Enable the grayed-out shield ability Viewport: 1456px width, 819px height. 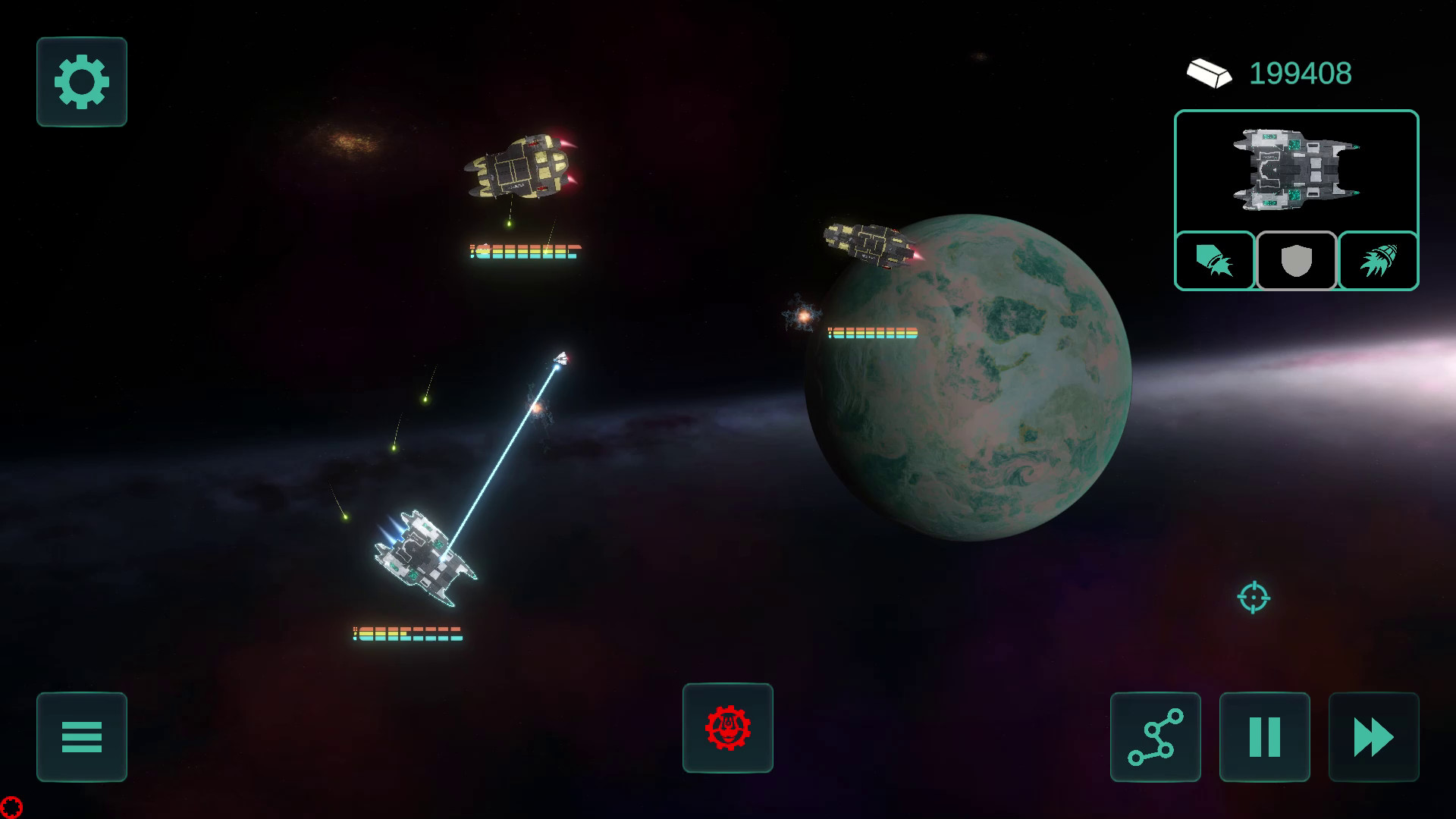(1295, 261)
